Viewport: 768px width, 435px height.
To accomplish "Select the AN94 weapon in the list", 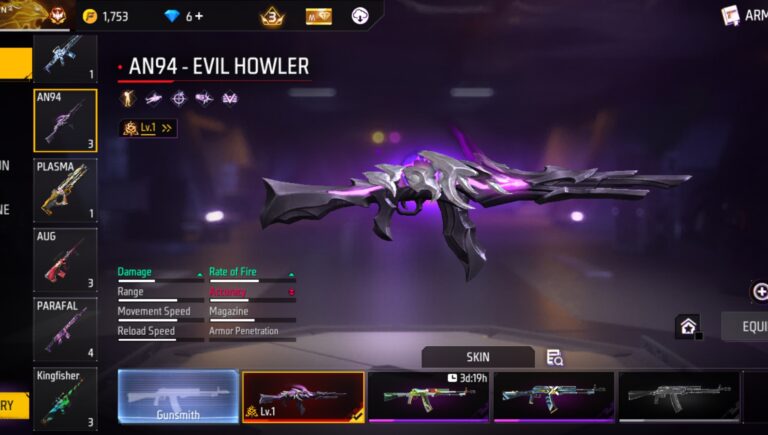I will click(65, 121).
